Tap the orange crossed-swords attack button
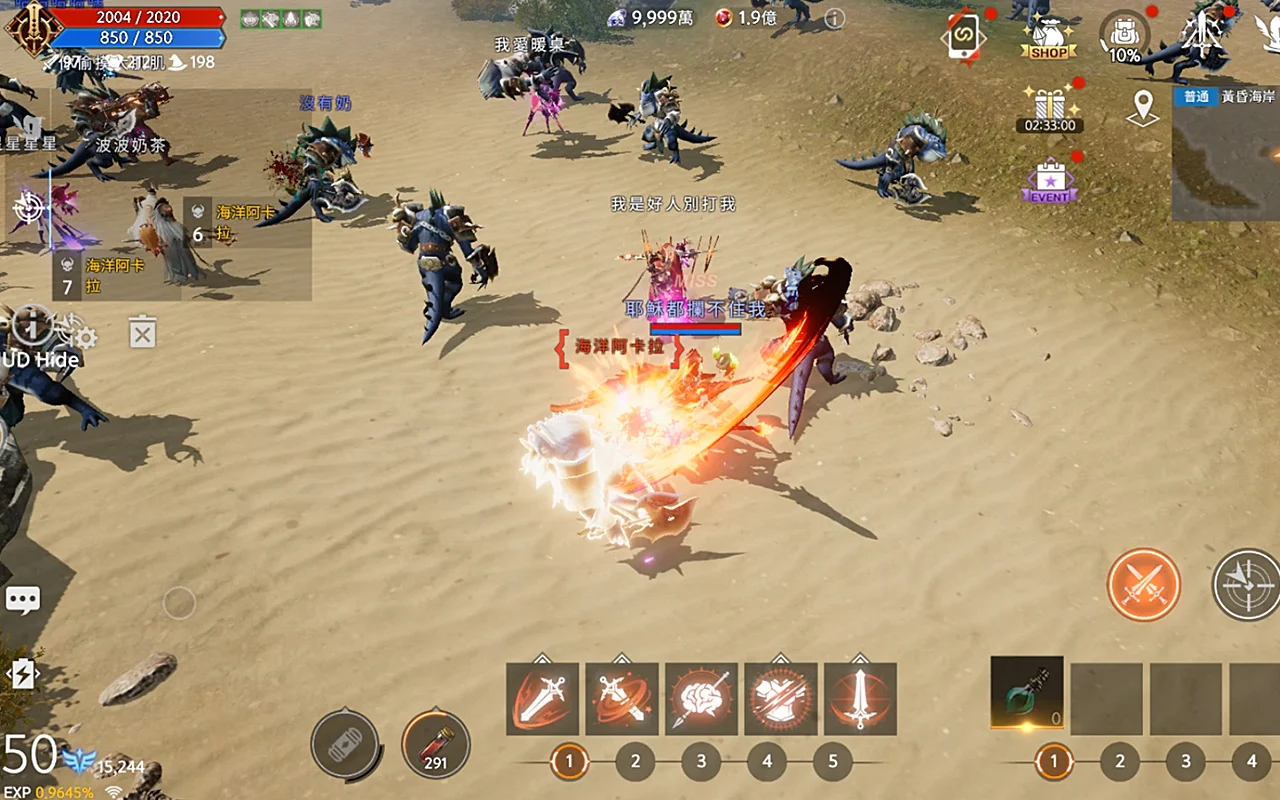 click(1143, 585)
